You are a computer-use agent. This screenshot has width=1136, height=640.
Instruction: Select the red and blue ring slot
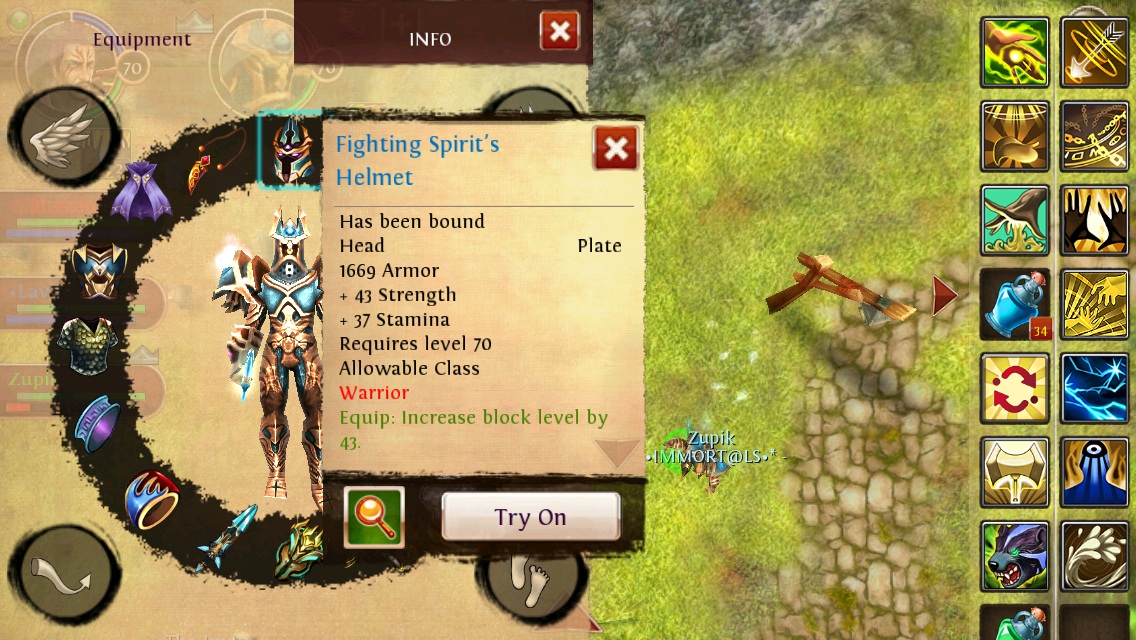click(x=152, y=498)
